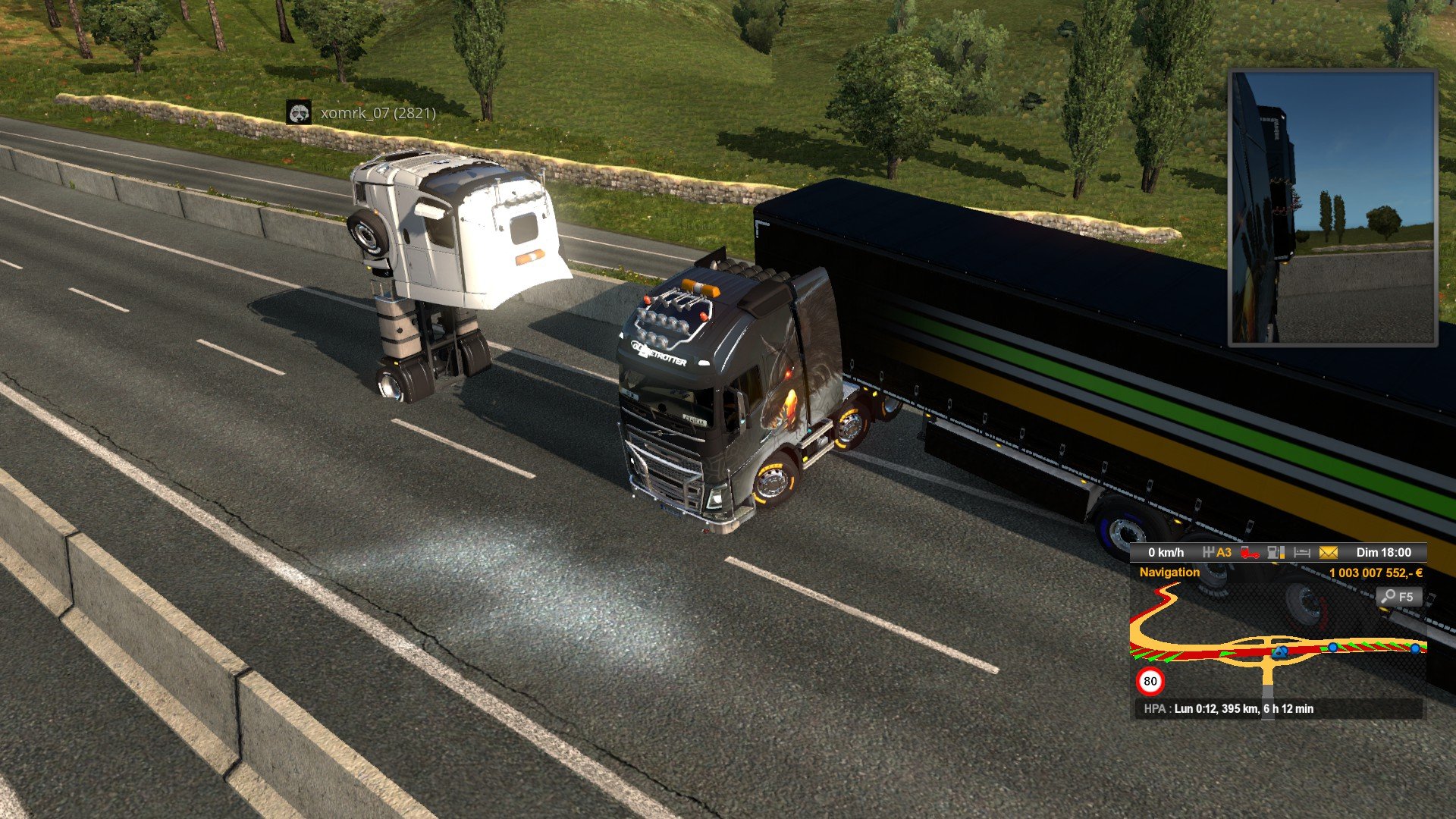Click the side mirror view panel
Viewport: 1456px width, 819px height.
tap(1332, 208)
